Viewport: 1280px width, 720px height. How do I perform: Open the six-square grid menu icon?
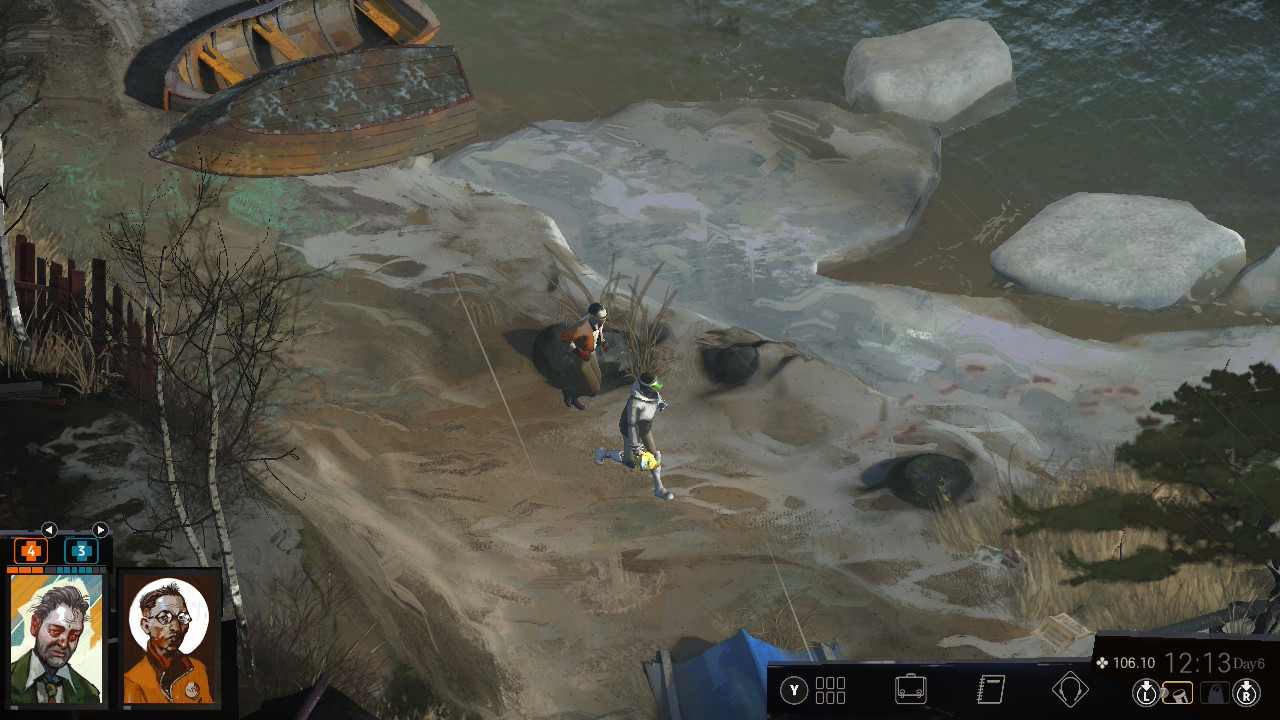830,690
